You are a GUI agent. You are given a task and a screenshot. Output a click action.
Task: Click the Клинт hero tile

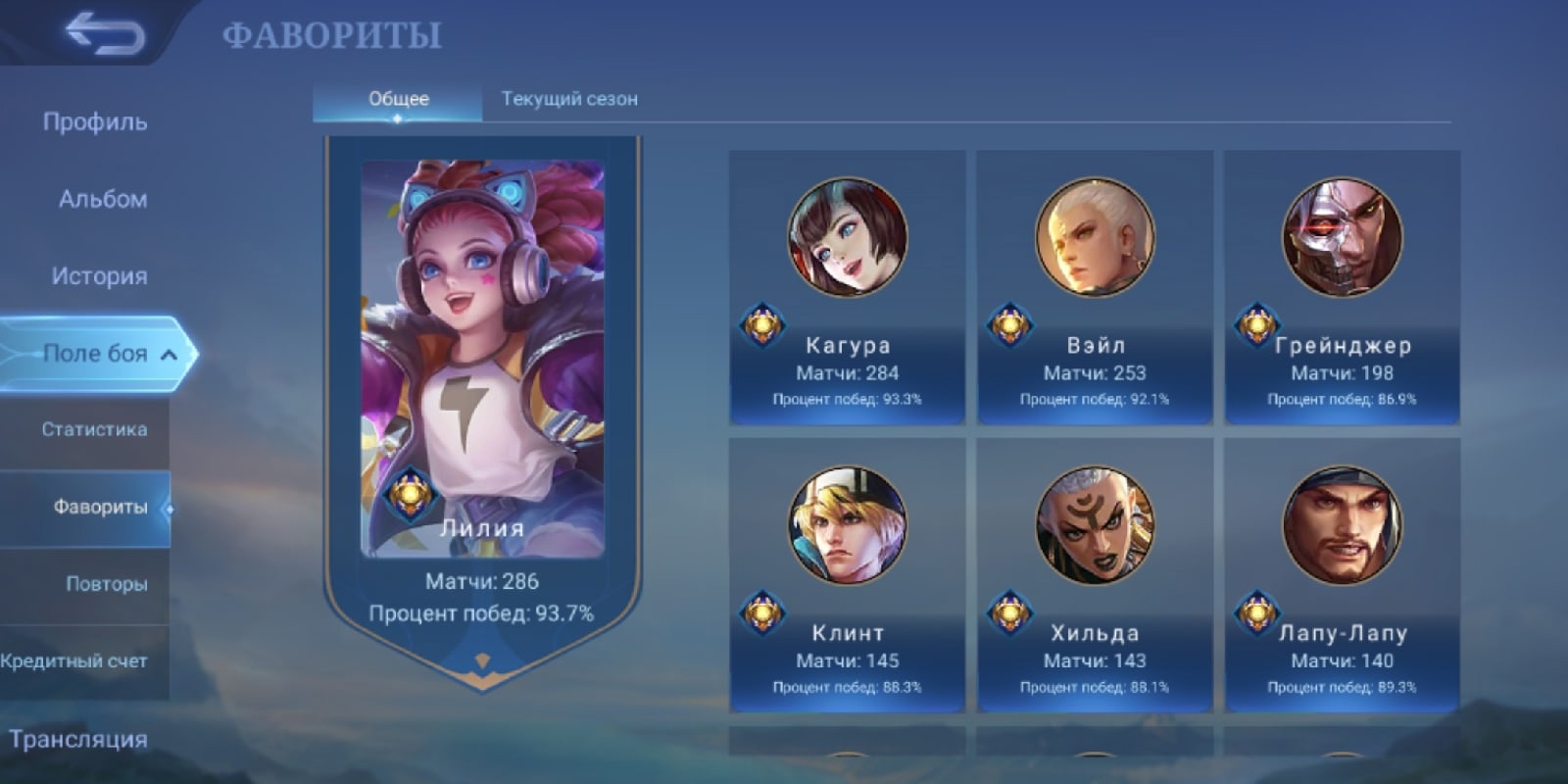[847, 575]
